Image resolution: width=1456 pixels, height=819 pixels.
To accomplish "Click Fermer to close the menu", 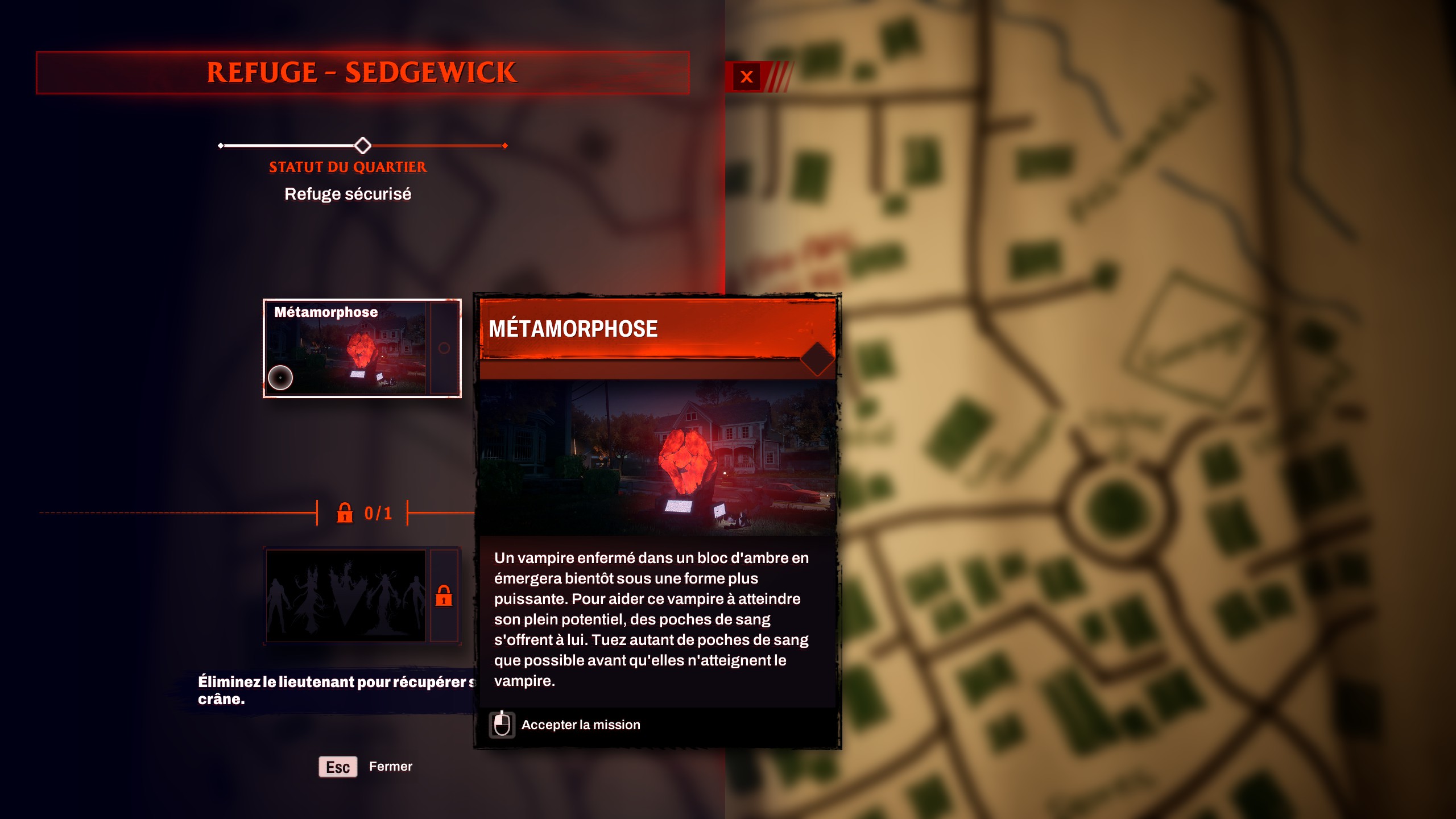I will point(390,766).
